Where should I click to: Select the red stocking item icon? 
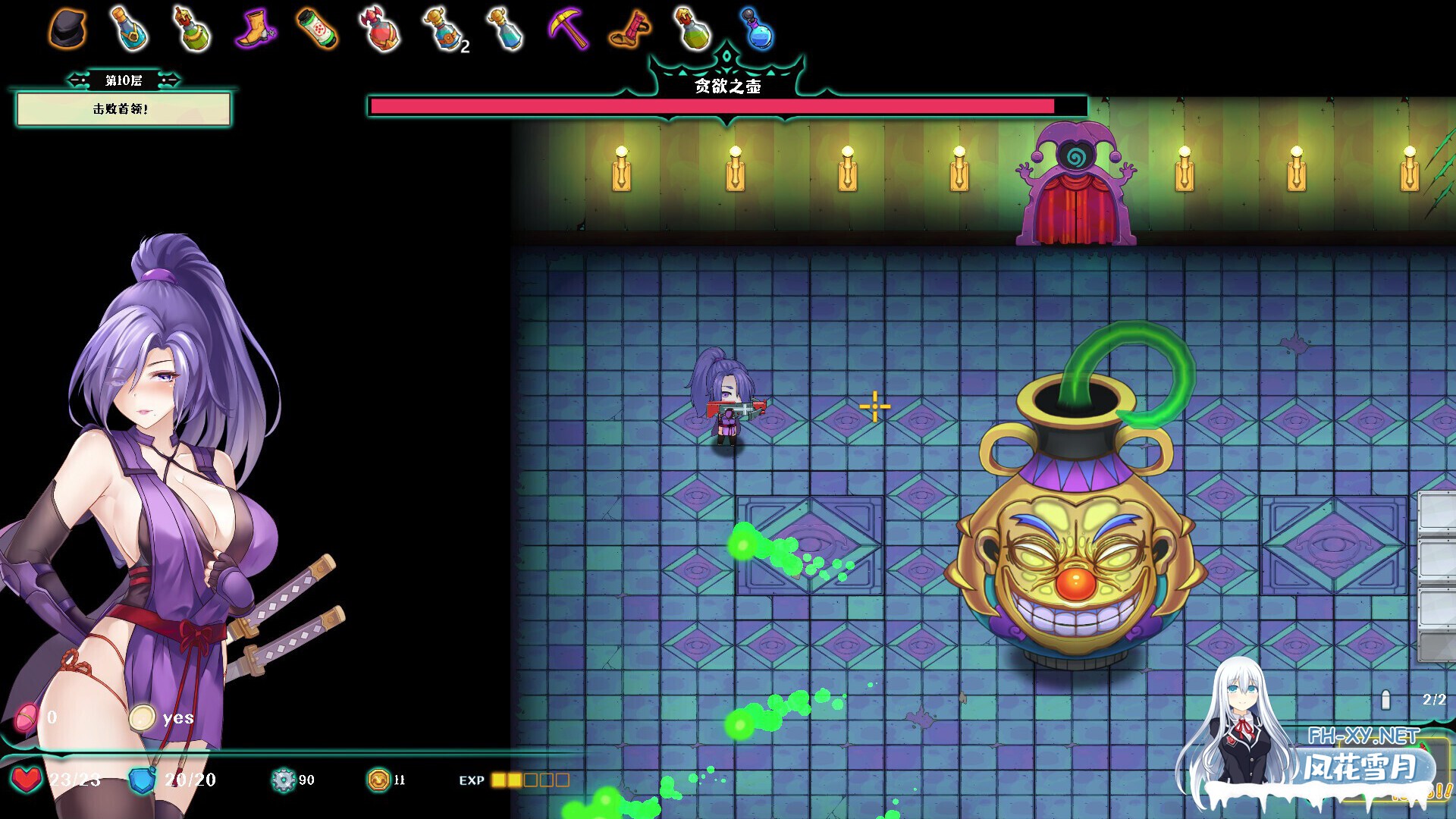631,30
